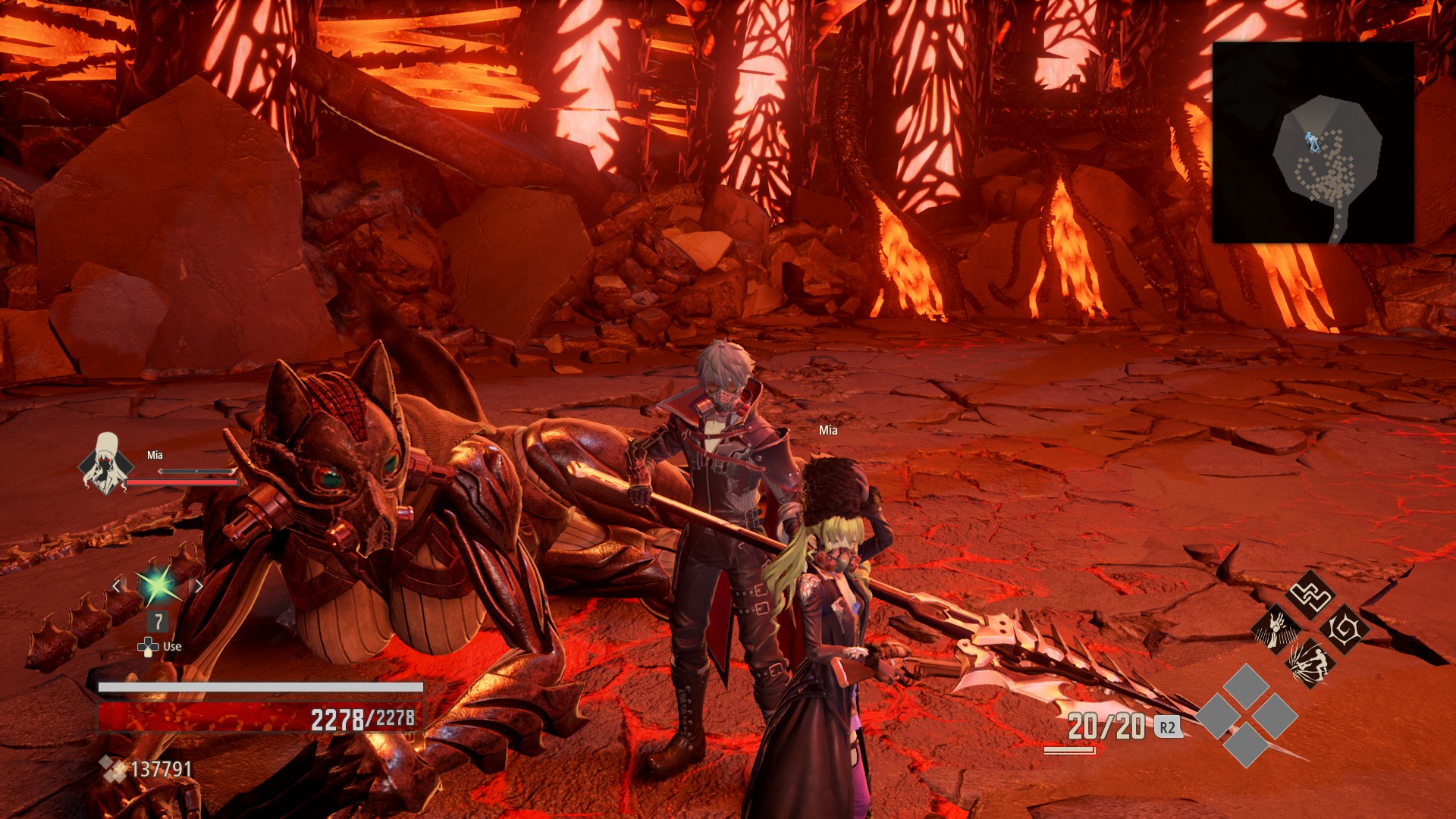The image size is (1456, 819).
Task: Activate the lunging figure slash gift
Action: click(x=1310, y=664)
